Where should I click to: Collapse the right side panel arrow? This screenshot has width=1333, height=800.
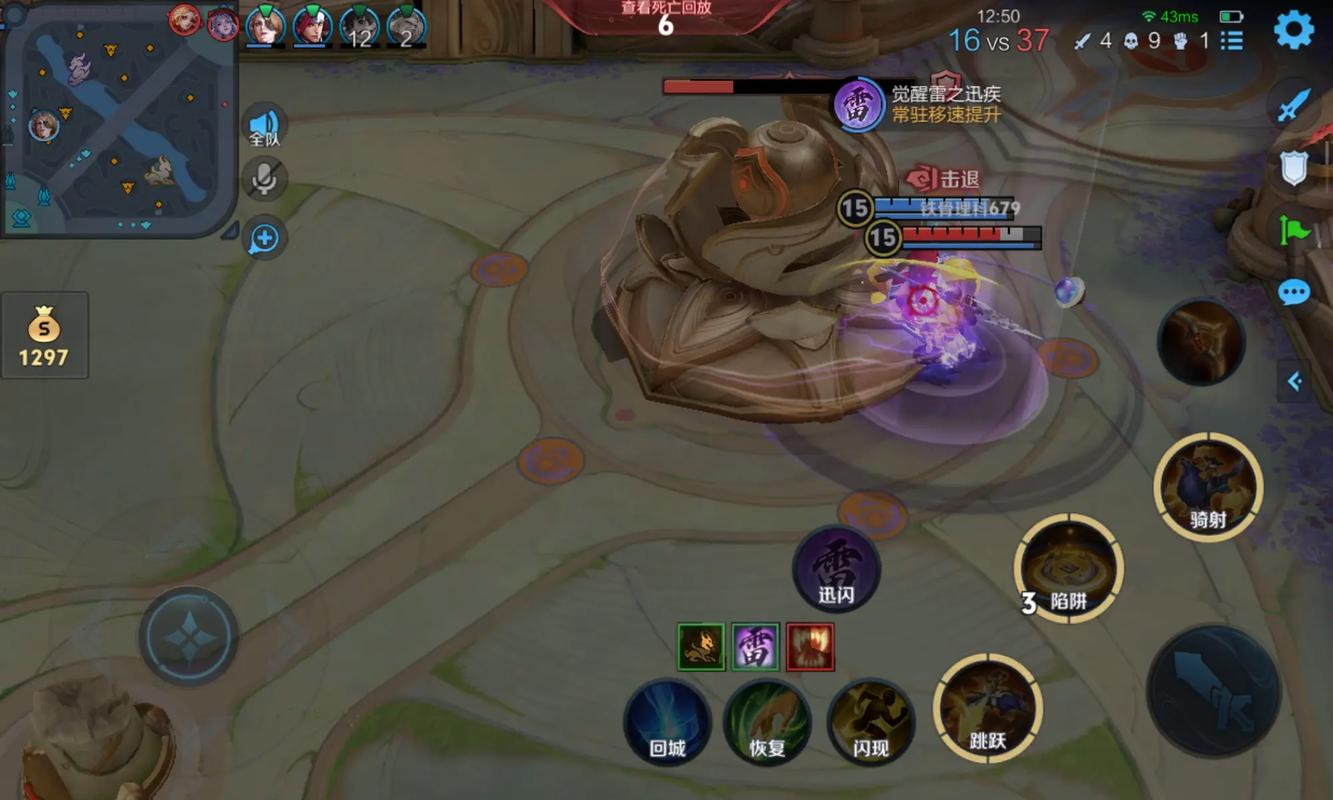tap(1295, 381)
